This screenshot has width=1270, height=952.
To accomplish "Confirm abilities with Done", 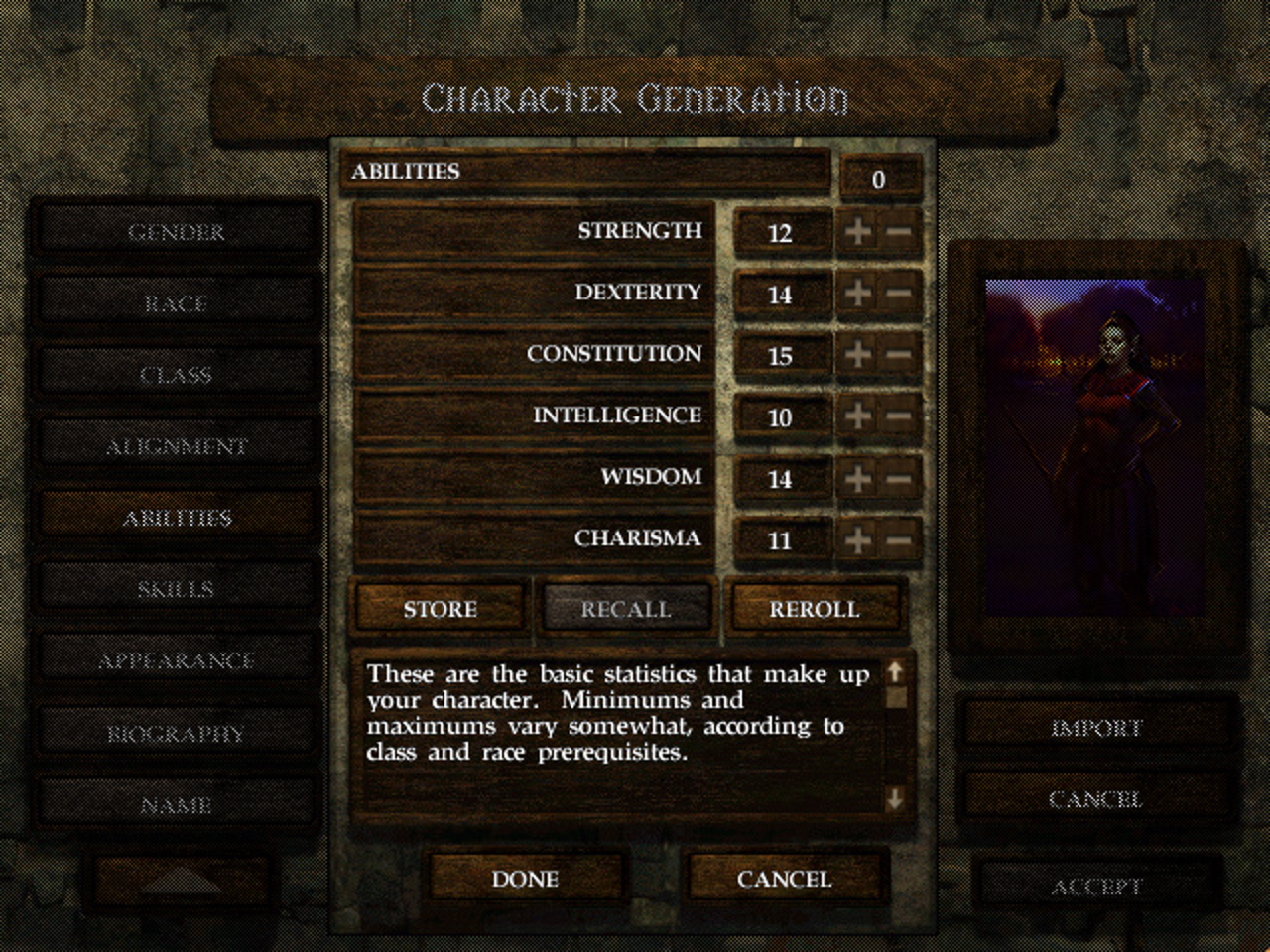I will 526,879.
